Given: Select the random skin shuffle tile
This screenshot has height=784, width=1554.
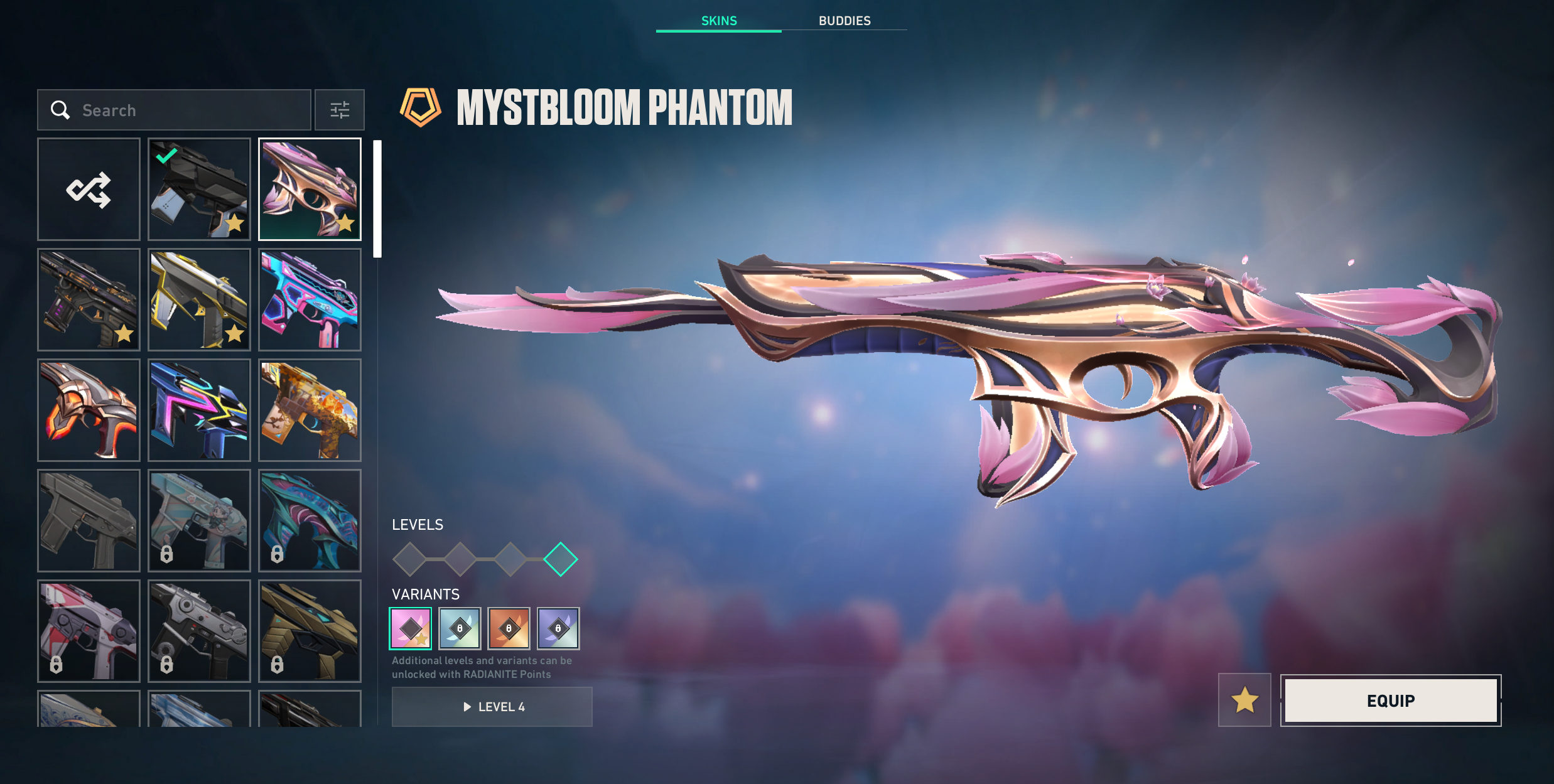Looking at the screenshot, I should (x=89, y=190).
